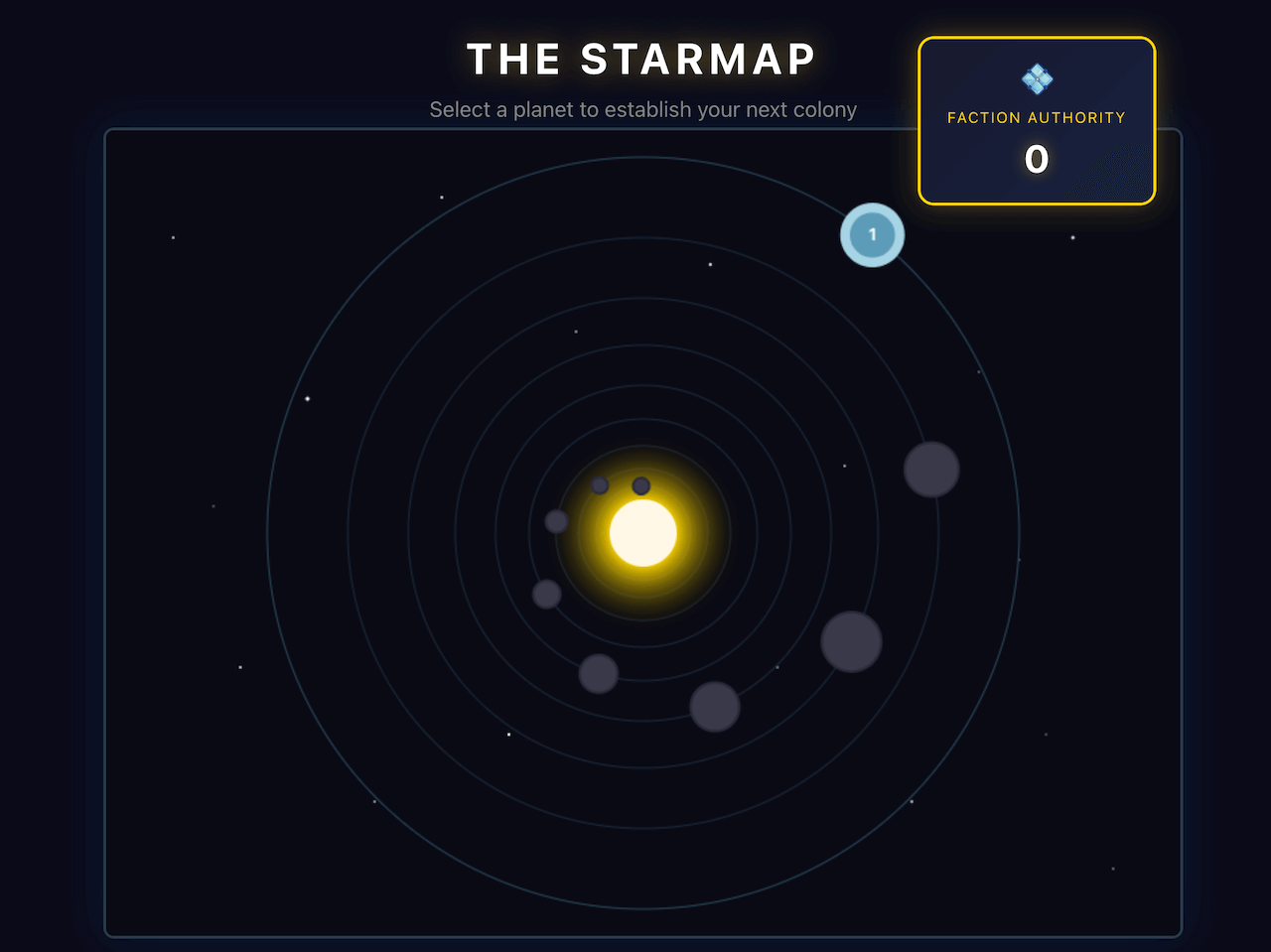Click the Faction Authority counter showing 0
Image resolution: width=1271 pixels, height=952 pixels.
1037,159
